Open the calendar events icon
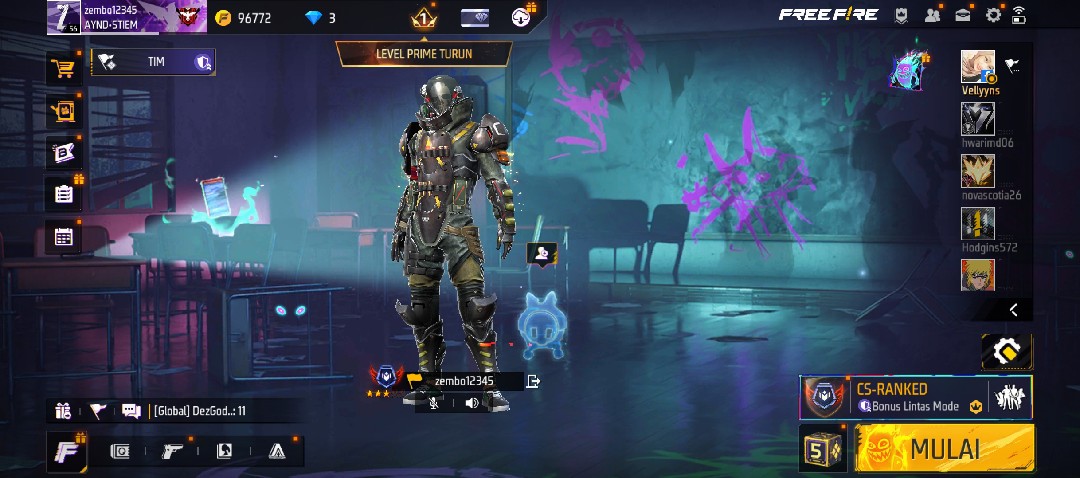Image resolution: width=1080 pixels, height=478 pixels. [64, 237]
